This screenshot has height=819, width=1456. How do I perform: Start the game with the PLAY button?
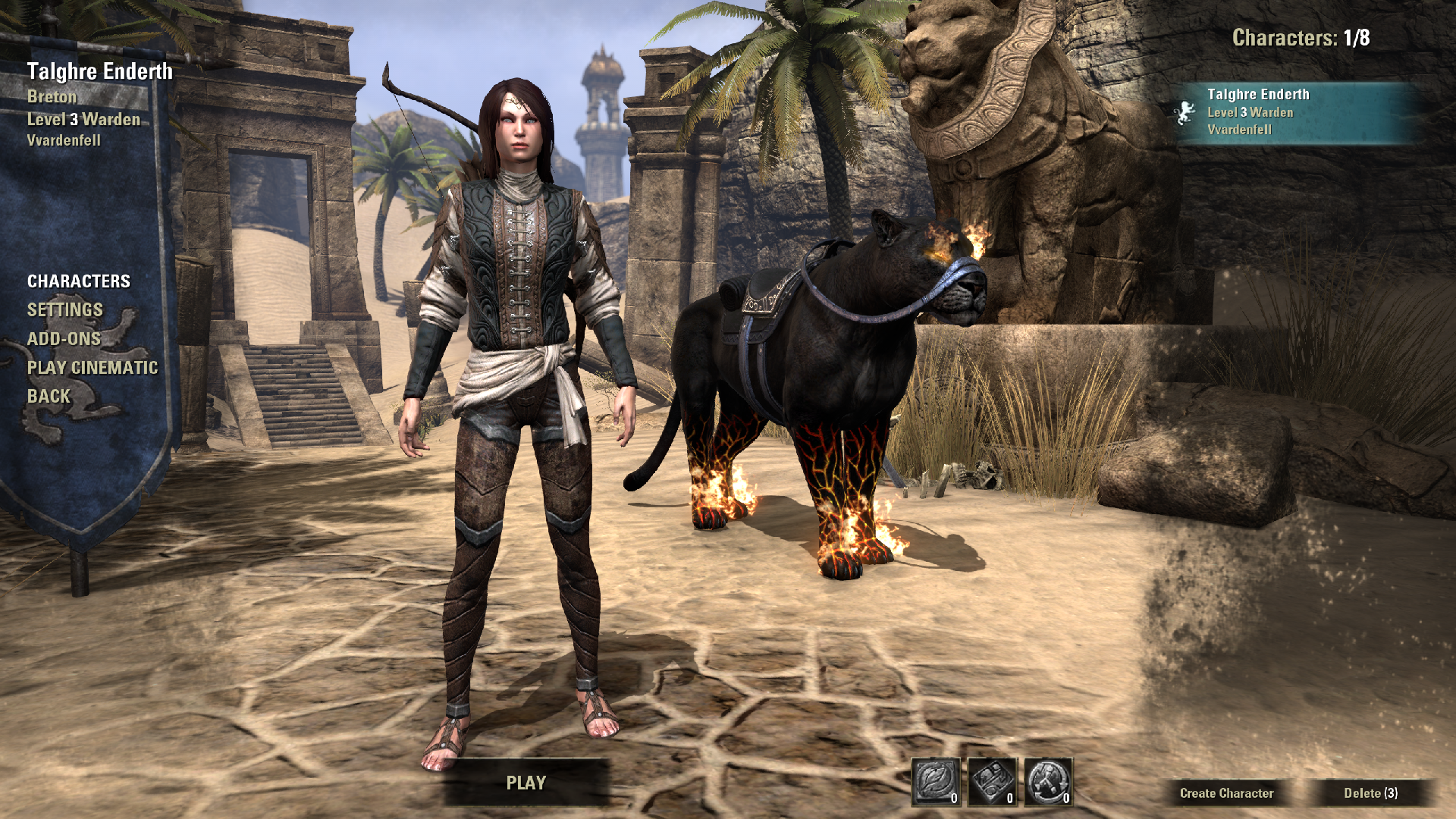[x=526, y=783]
